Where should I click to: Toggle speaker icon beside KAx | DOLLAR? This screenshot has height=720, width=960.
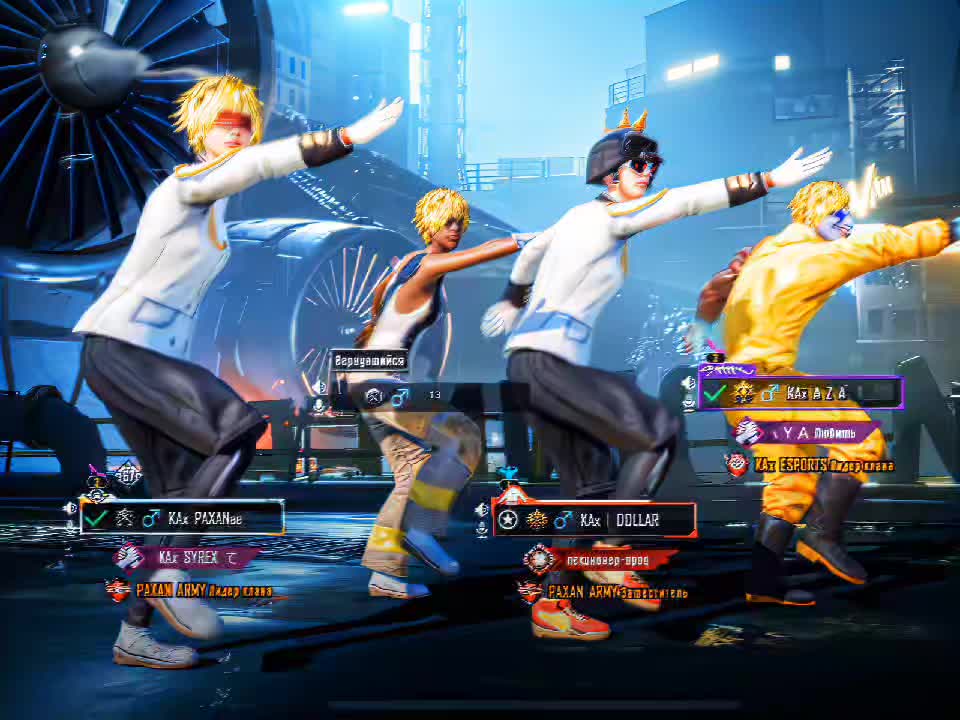(x=482, y=510)
